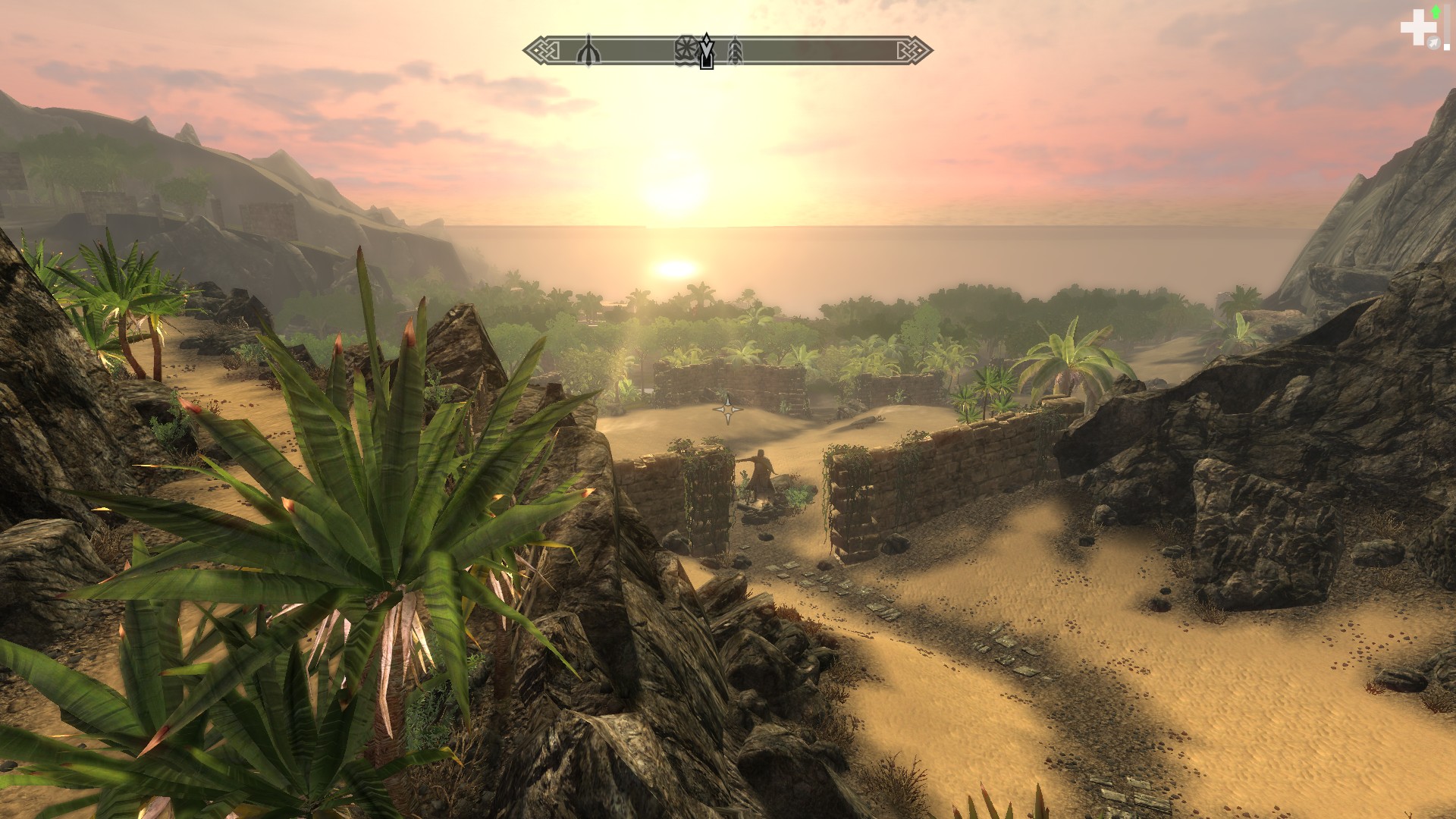Click the white plus overlay icon
Image resolution: width=1456 pixels, height=819 pixels.
(1413, 30)
